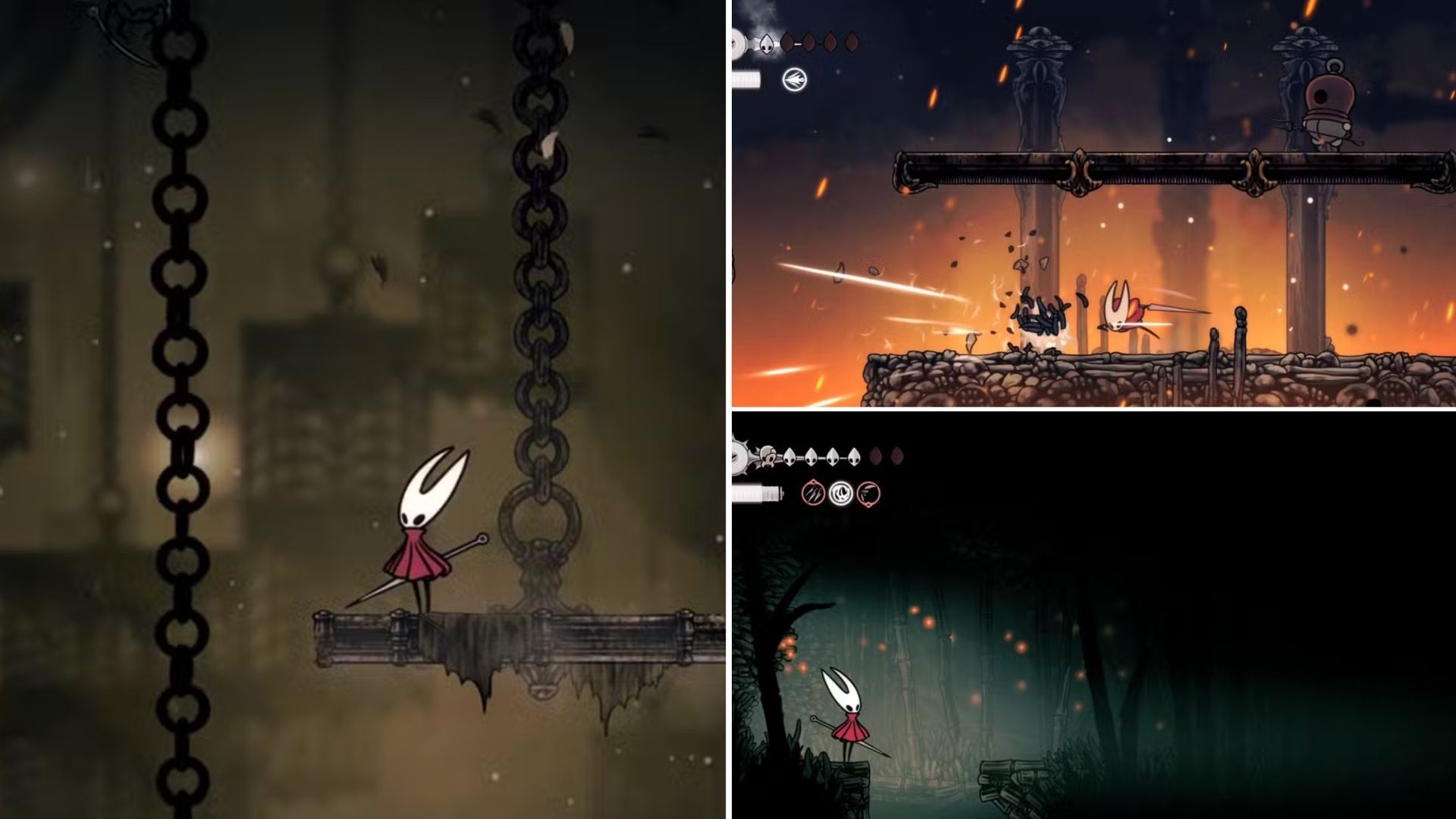Click Hornet's white health mask in top HUD

[x=767, y=43]
